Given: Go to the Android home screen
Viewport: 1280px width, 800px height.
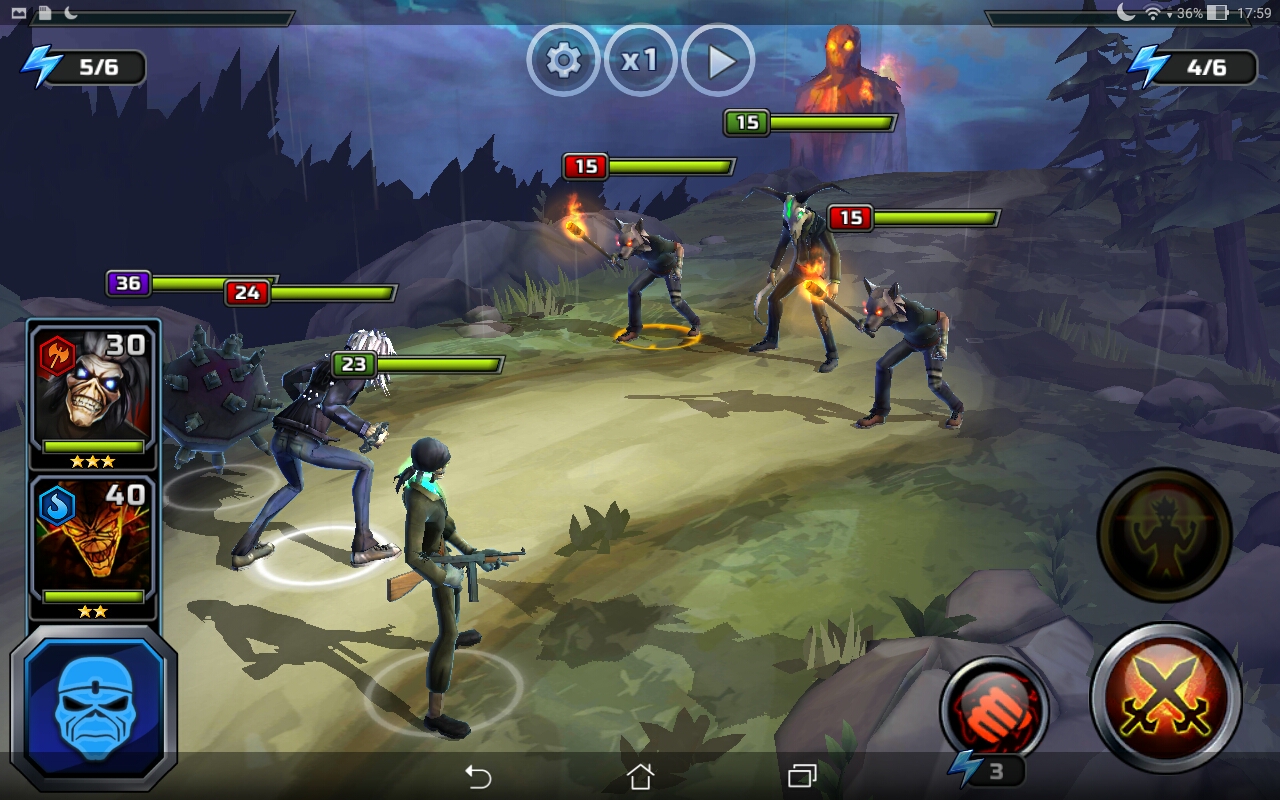Looking at the screenshot, I should (640, 776).
